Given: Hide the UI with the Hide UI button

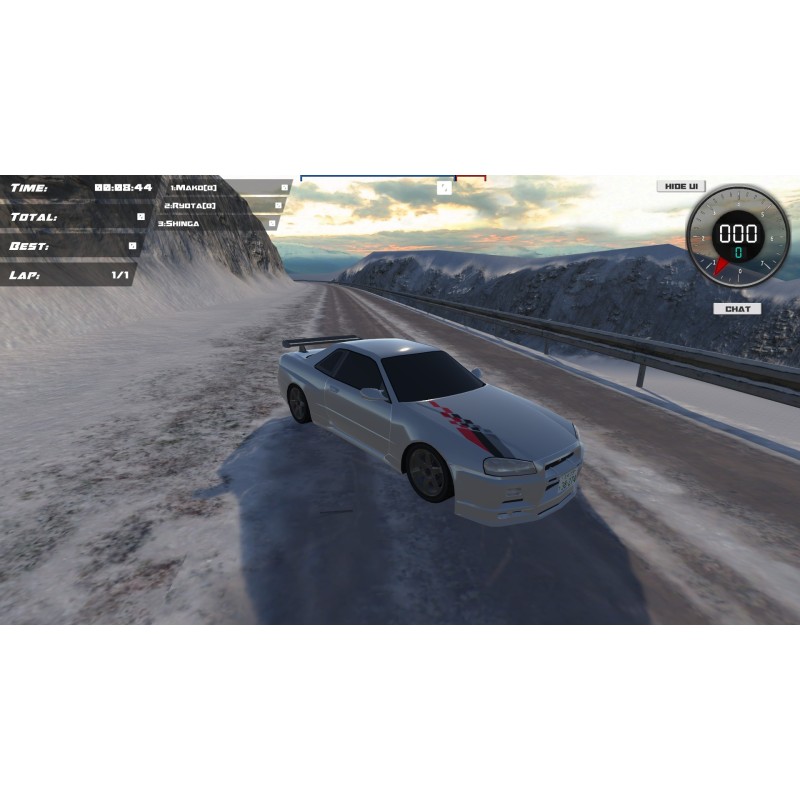Looking at the screenshot, I should tap(681, 186).
